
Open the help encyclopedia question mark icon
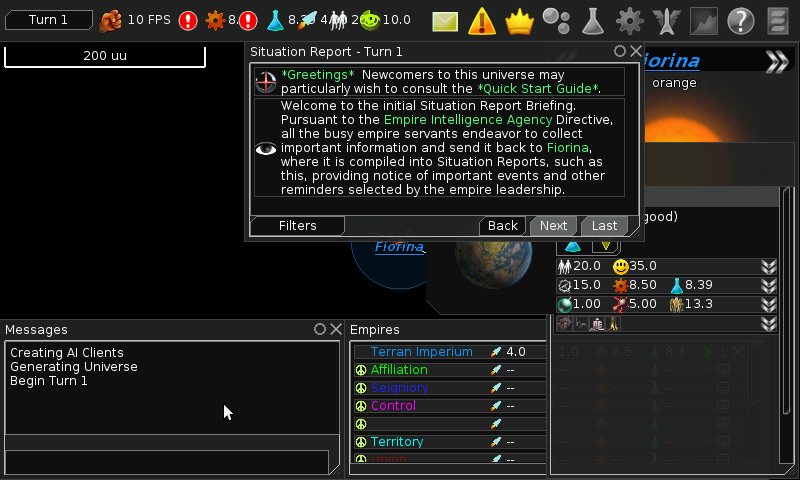[x=740, y=20]
